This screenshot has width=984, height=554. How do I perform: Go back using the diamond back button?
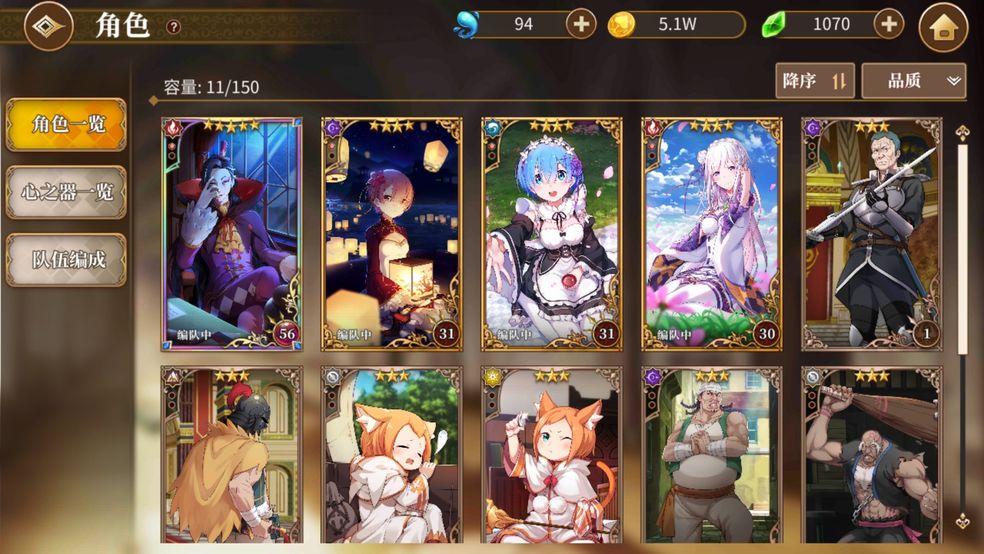click(x=48, y=26)
